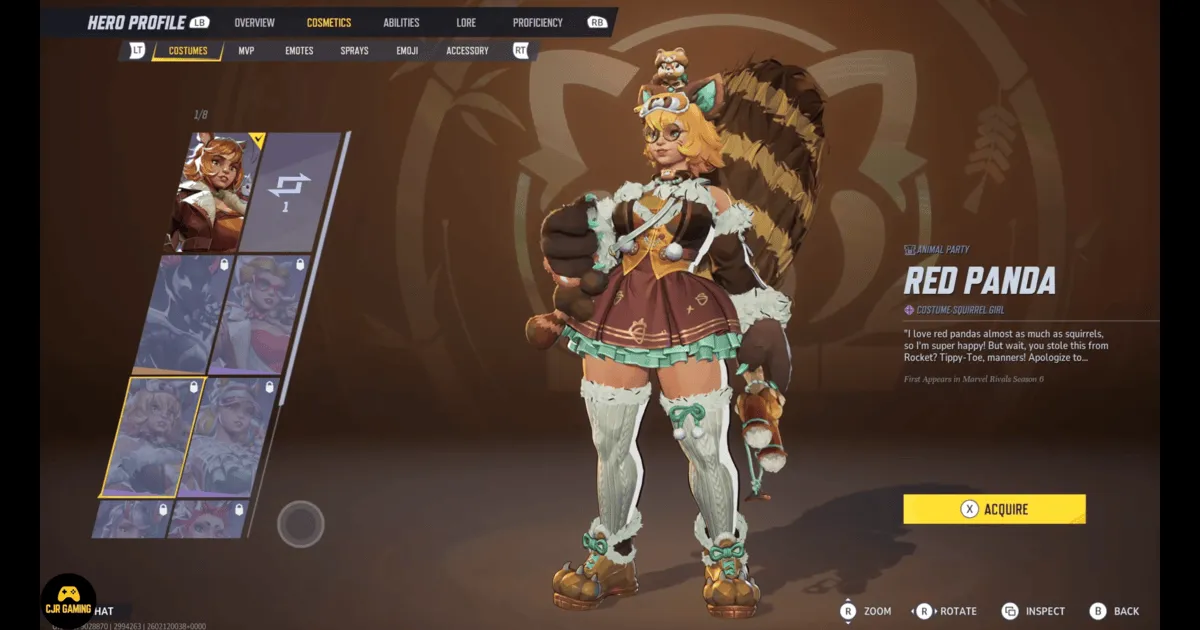Switch to the Cosmetics tab
This screenshot has height=630, width=1200.
click(x=329, y=22)
